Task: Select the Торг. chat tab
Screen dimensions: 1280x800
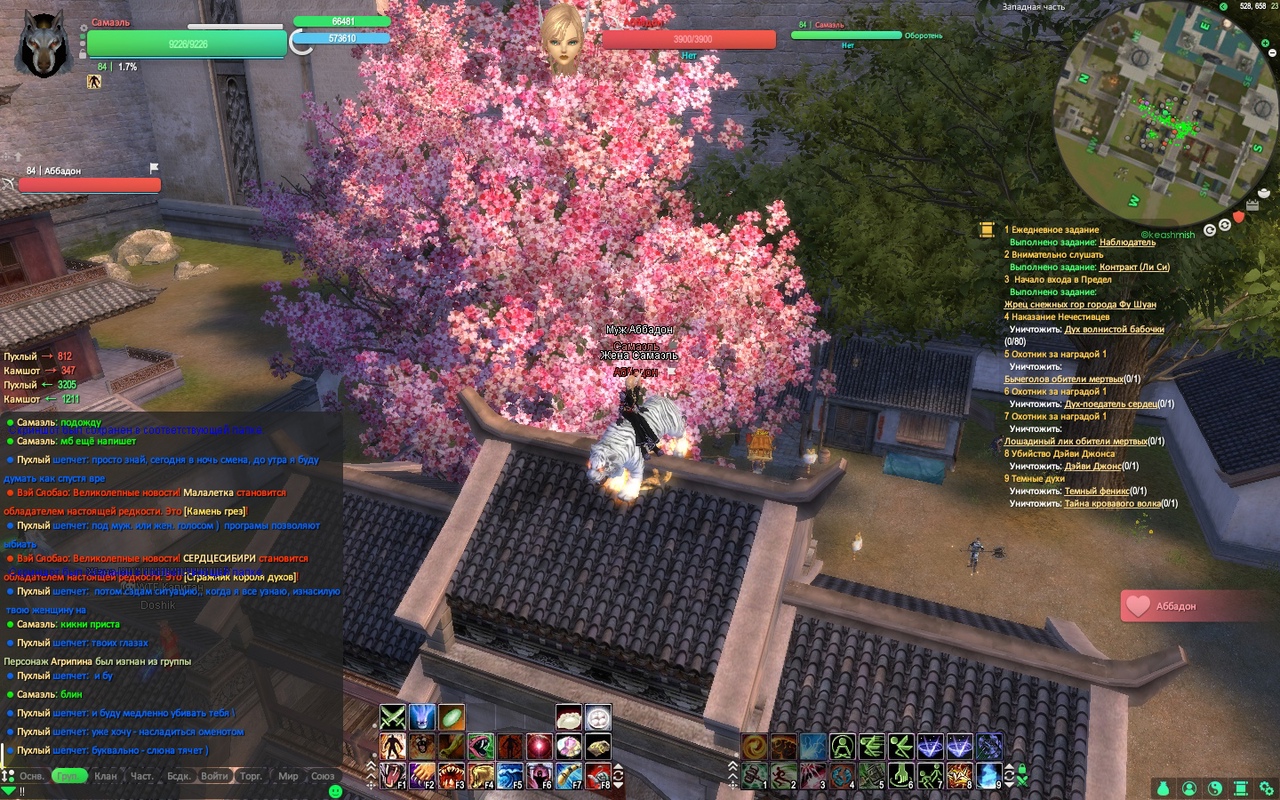Action: point(251,776)
